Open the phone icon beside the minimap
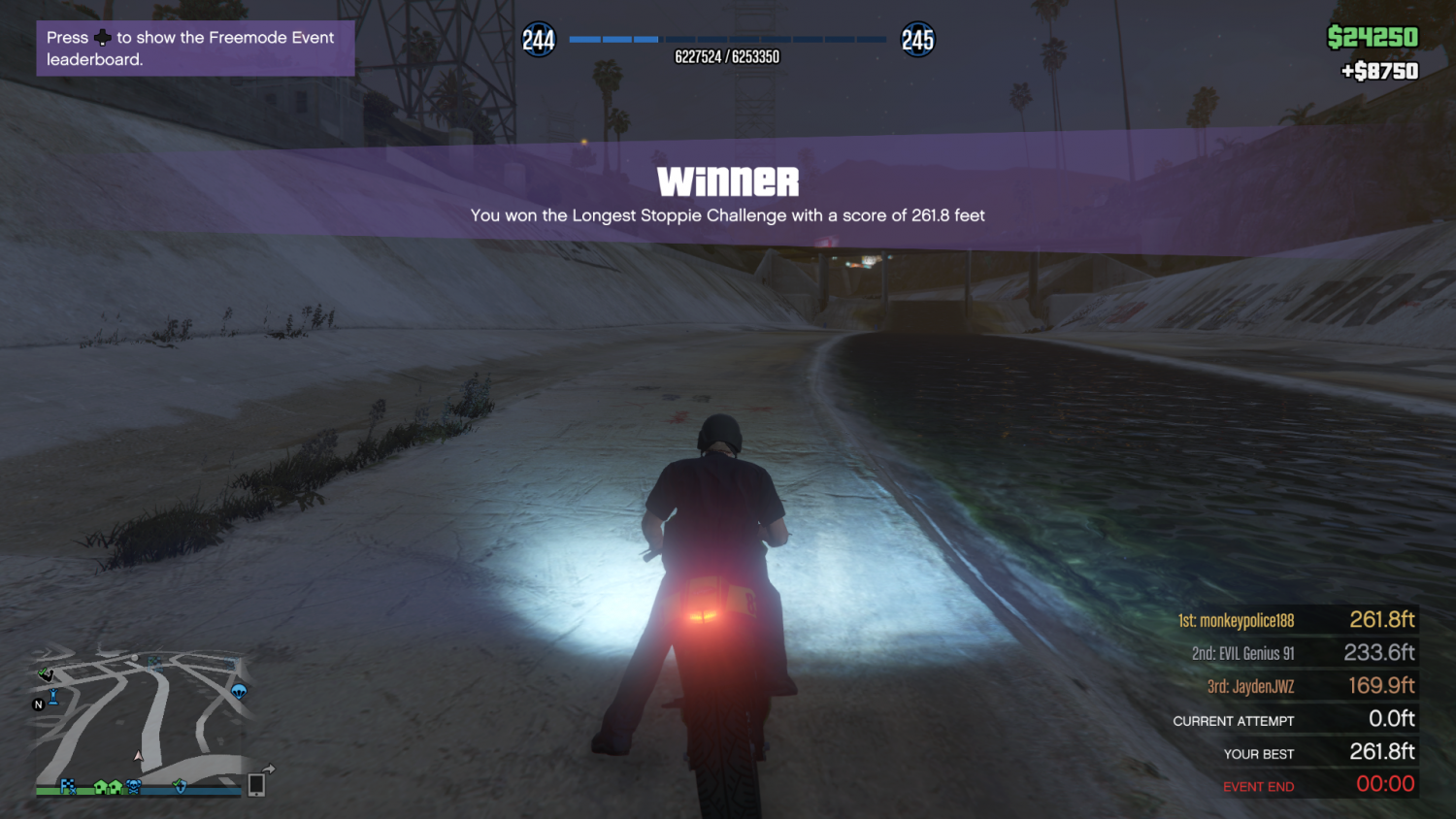 tap(256, 784)
